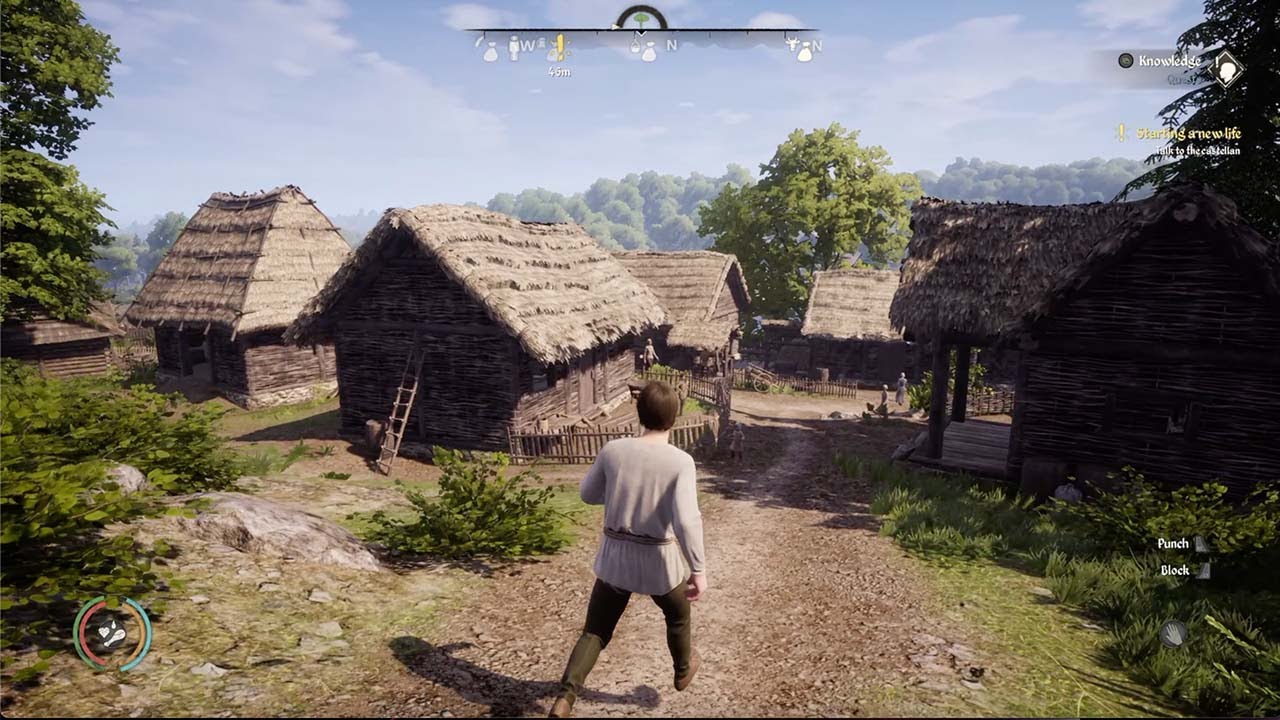This screenshot has height=720, width=1280.
Task: Click the water droplet icon in the status wheel
Action: coord(114,626)
